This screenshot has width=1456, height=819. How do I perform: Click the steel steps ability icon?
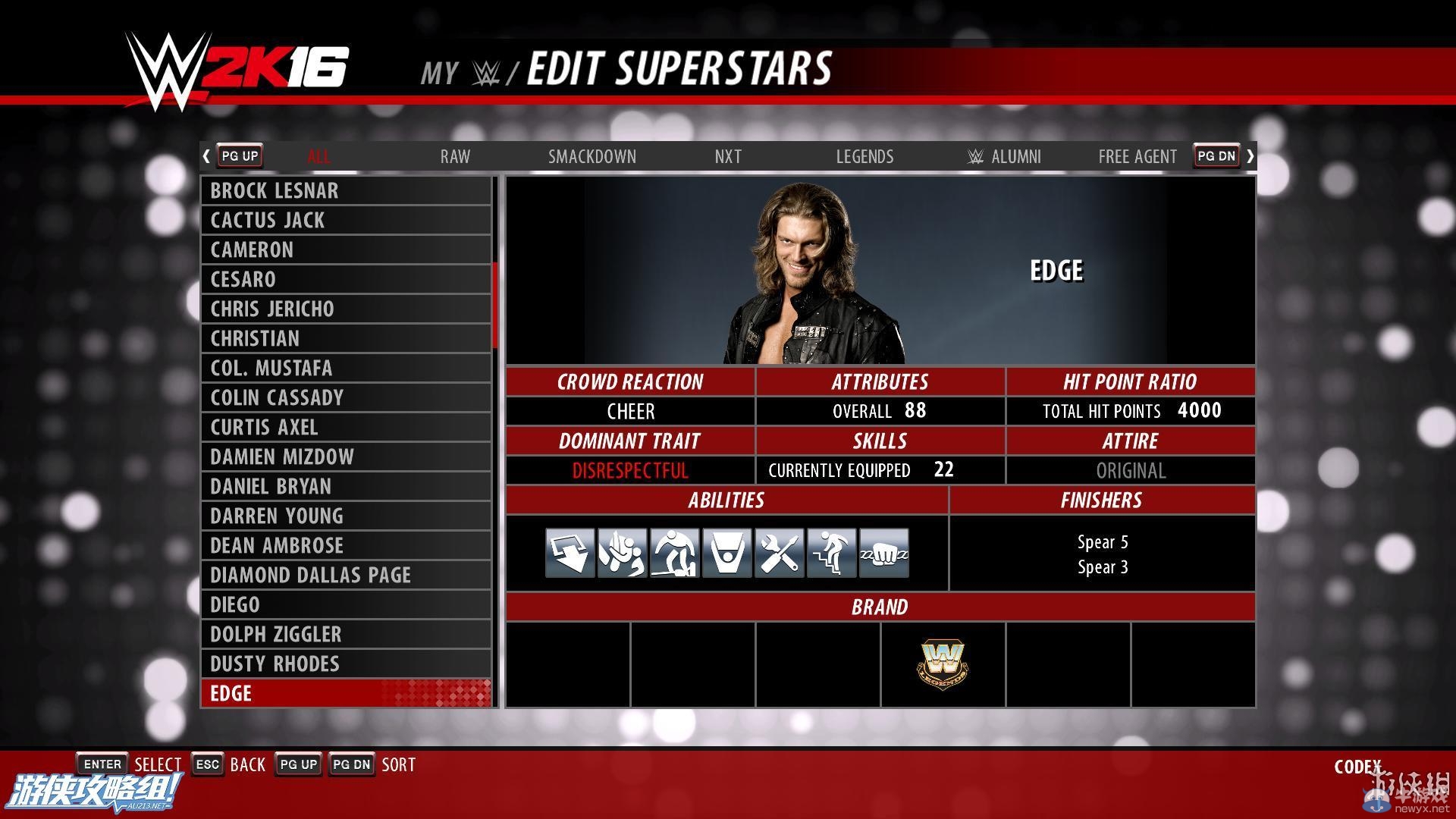(x=831, y=553)
